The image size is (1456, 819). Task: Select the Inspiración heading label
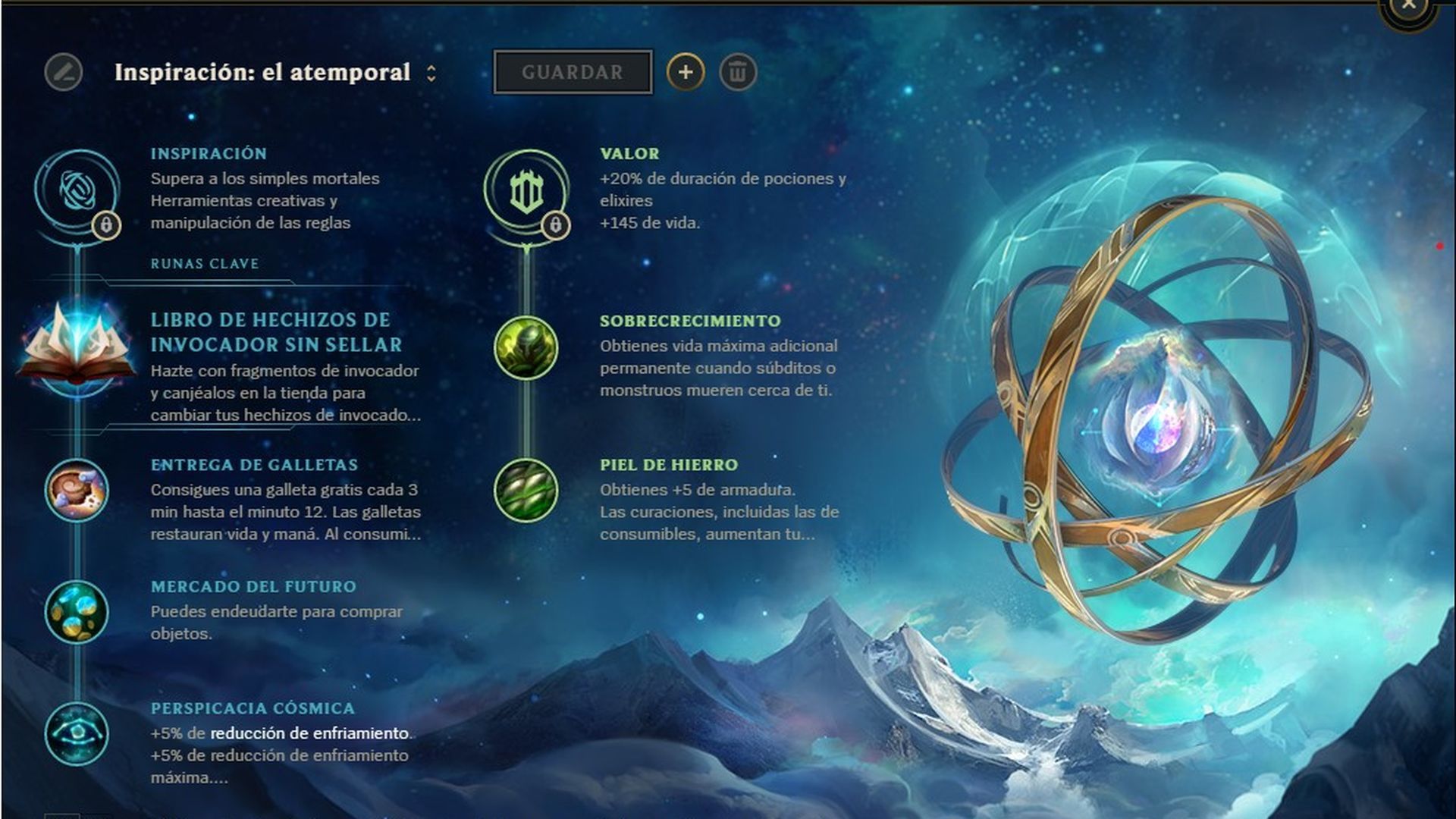[x=209, y=152]
